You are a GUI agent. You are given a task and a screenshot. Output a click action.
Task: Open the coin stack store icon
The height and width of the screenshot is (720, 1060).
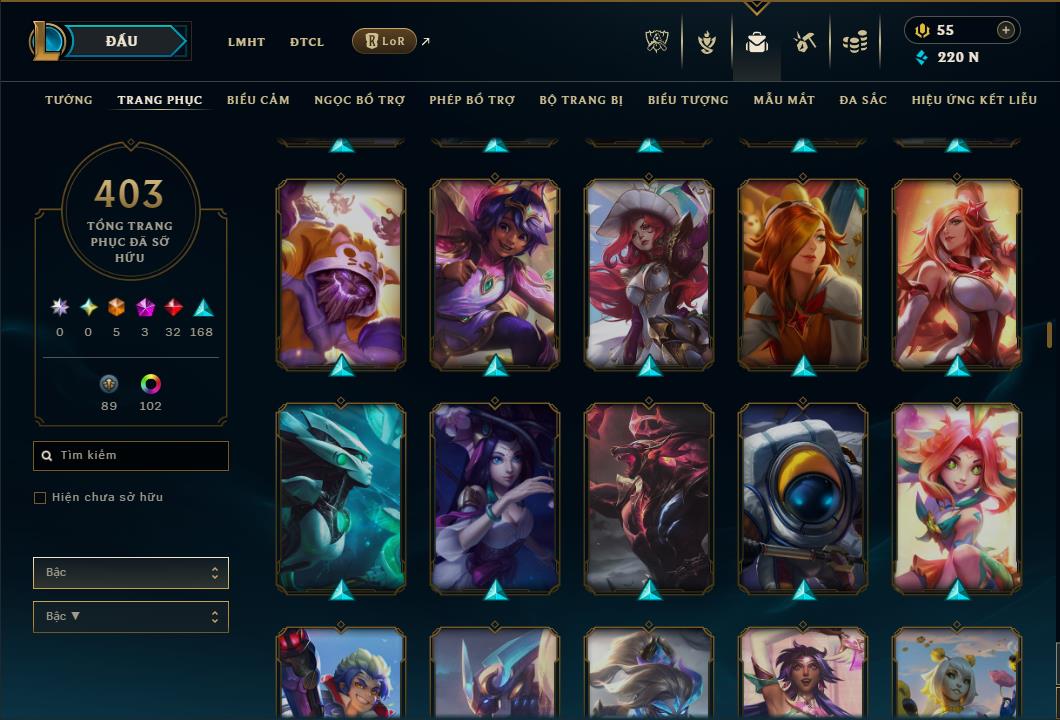click(854, 42)
